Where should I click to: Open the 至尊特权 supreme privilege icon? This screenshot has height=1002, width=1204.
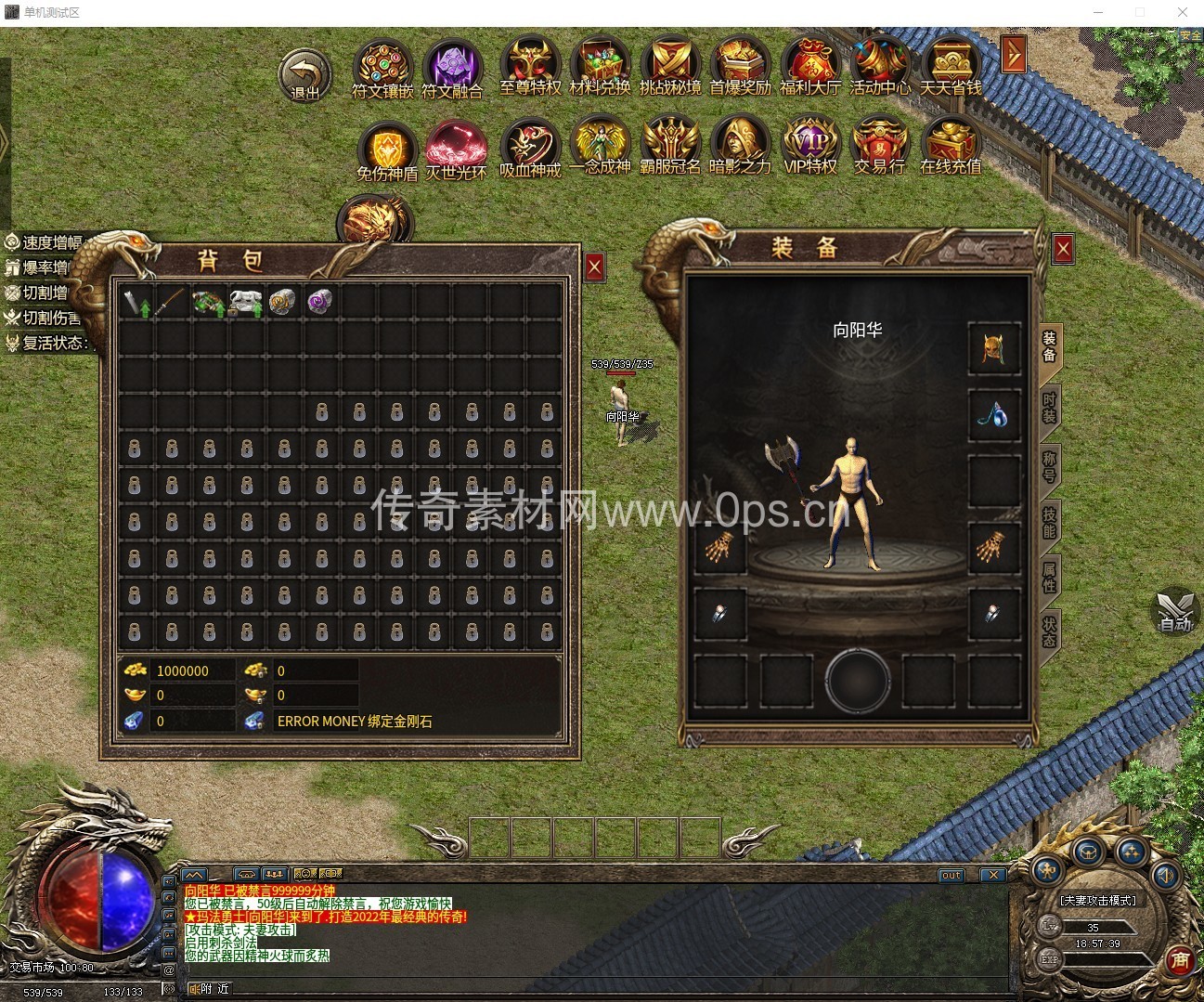pyautogui.click(x=530, y=68)
